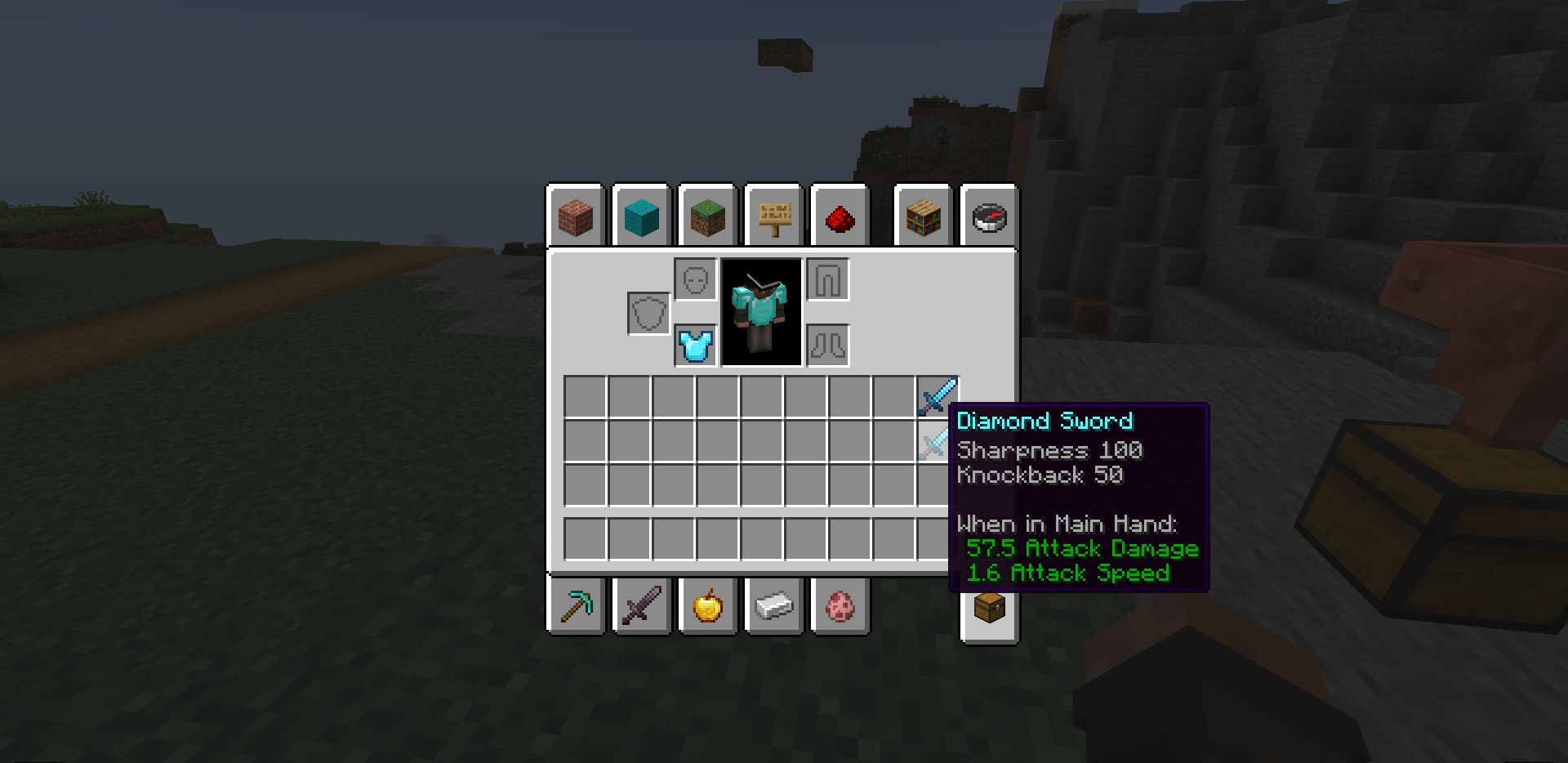The width and height of the screenshot is (1568, 763).
Task: Show the diamond pickaxe Tools tab
Action: [x=576, y=607]
